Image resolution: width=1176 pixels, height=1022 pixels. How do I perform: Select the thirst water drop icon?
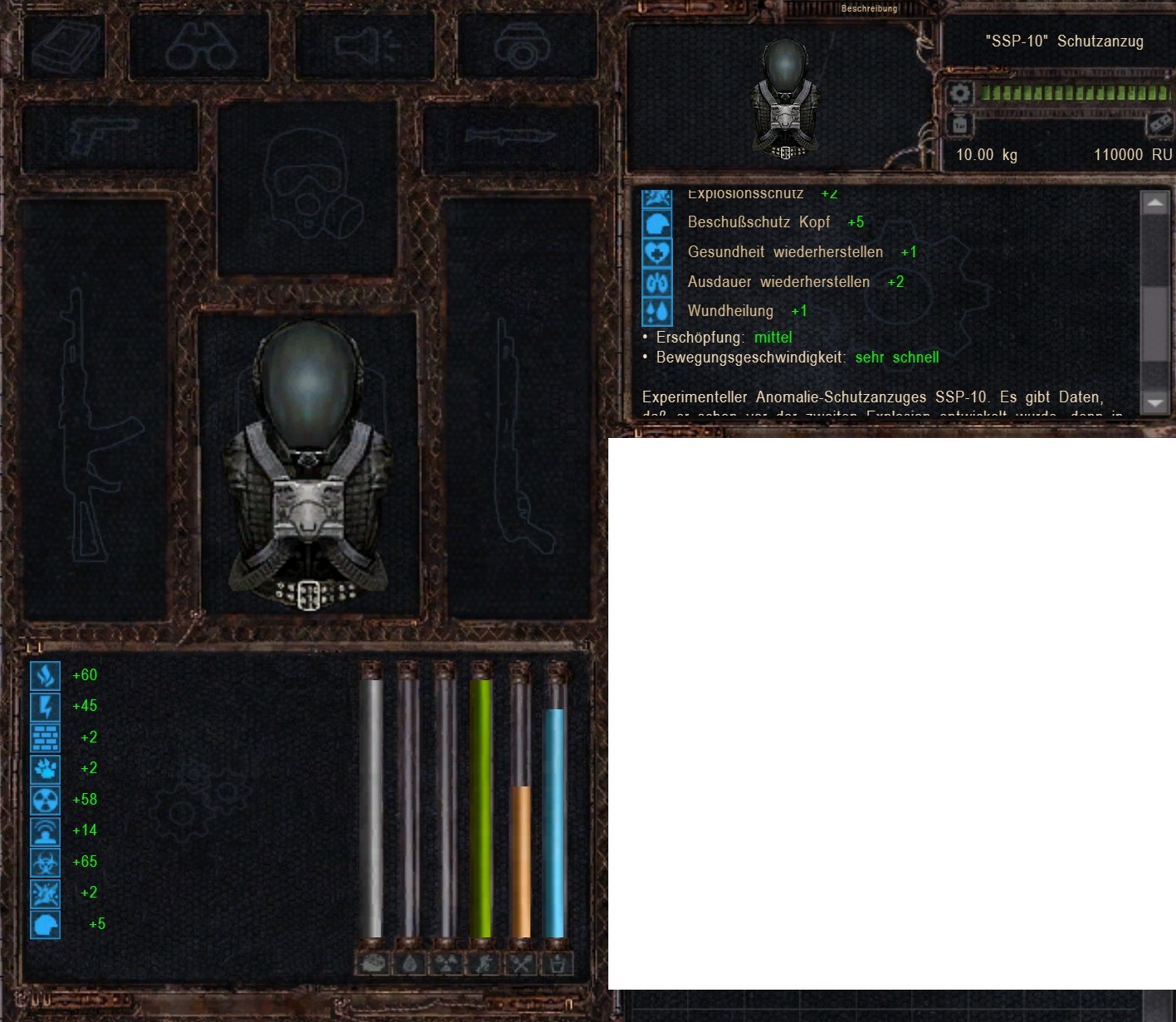409,965
